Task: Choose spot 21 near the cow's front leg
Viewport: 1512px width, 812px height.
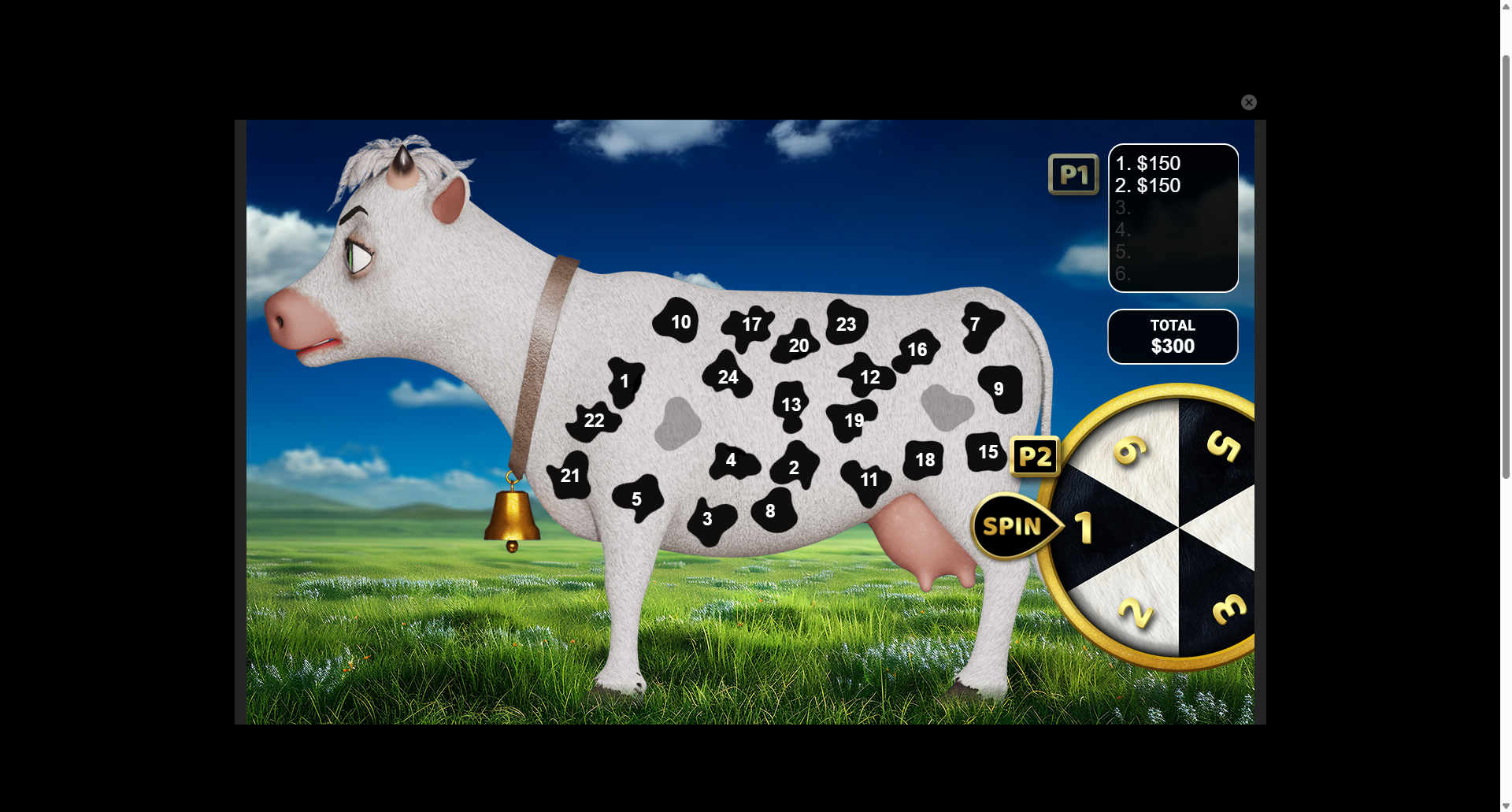Action: (x=569, y=476)
